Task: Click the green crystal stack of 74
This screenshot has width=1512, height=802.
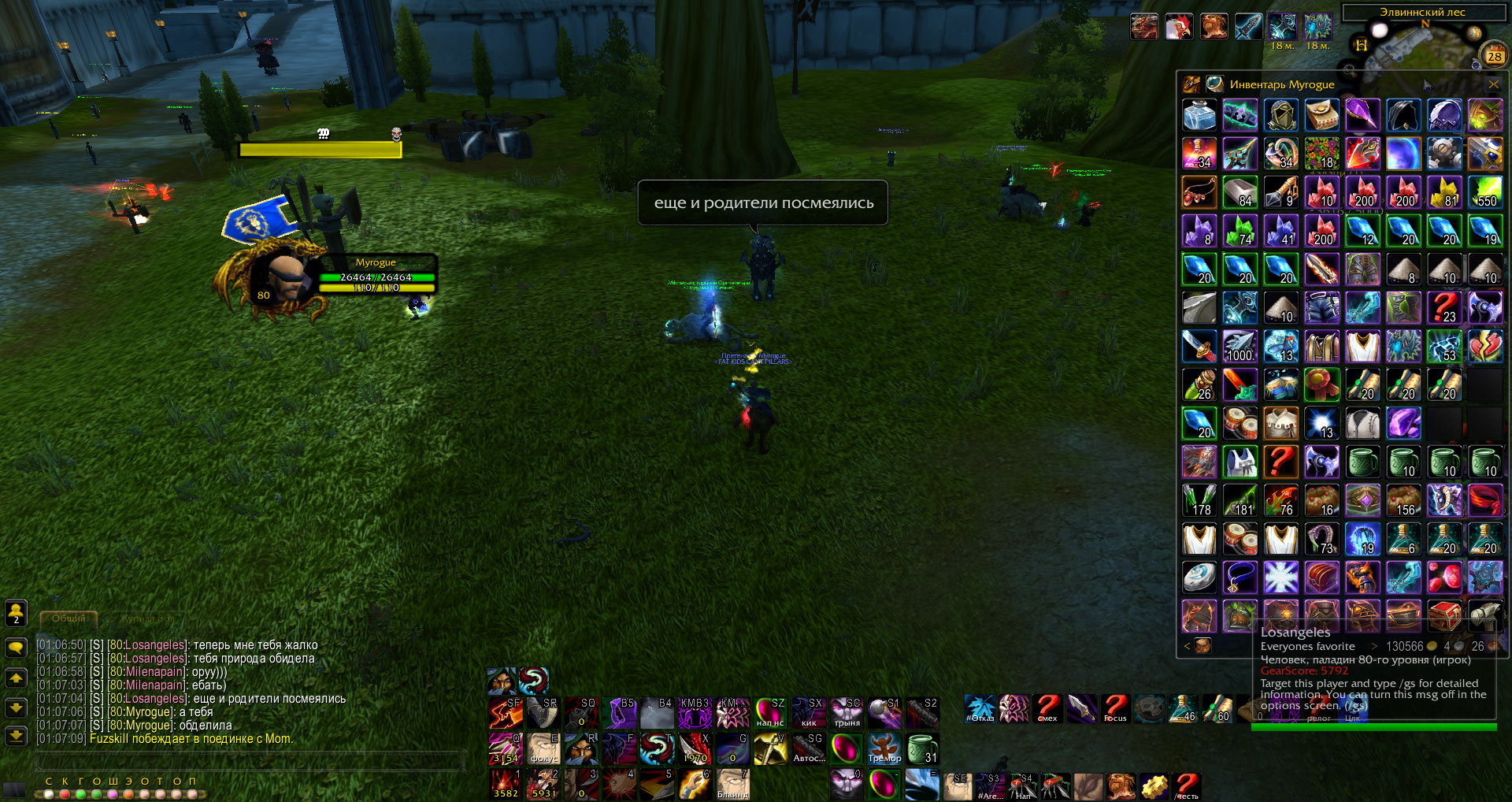Action: click(1240, 231)
